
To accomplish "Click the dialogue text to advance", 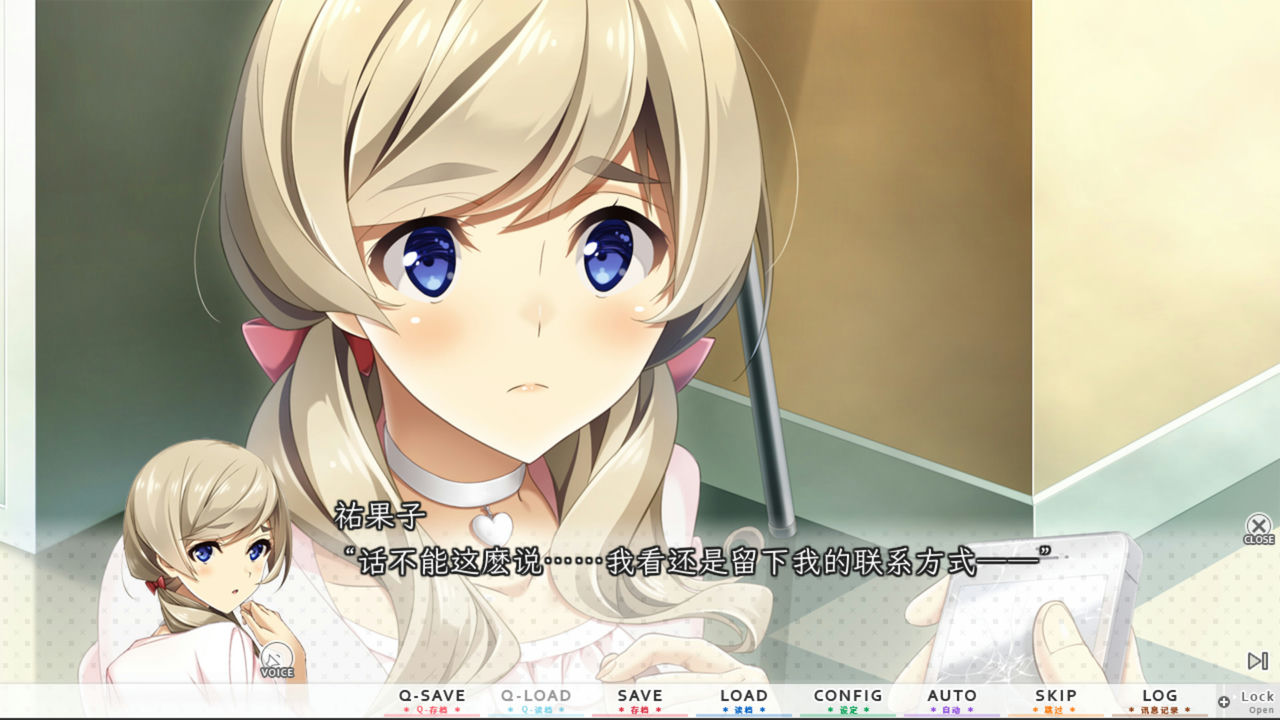I will pos(700,560).
